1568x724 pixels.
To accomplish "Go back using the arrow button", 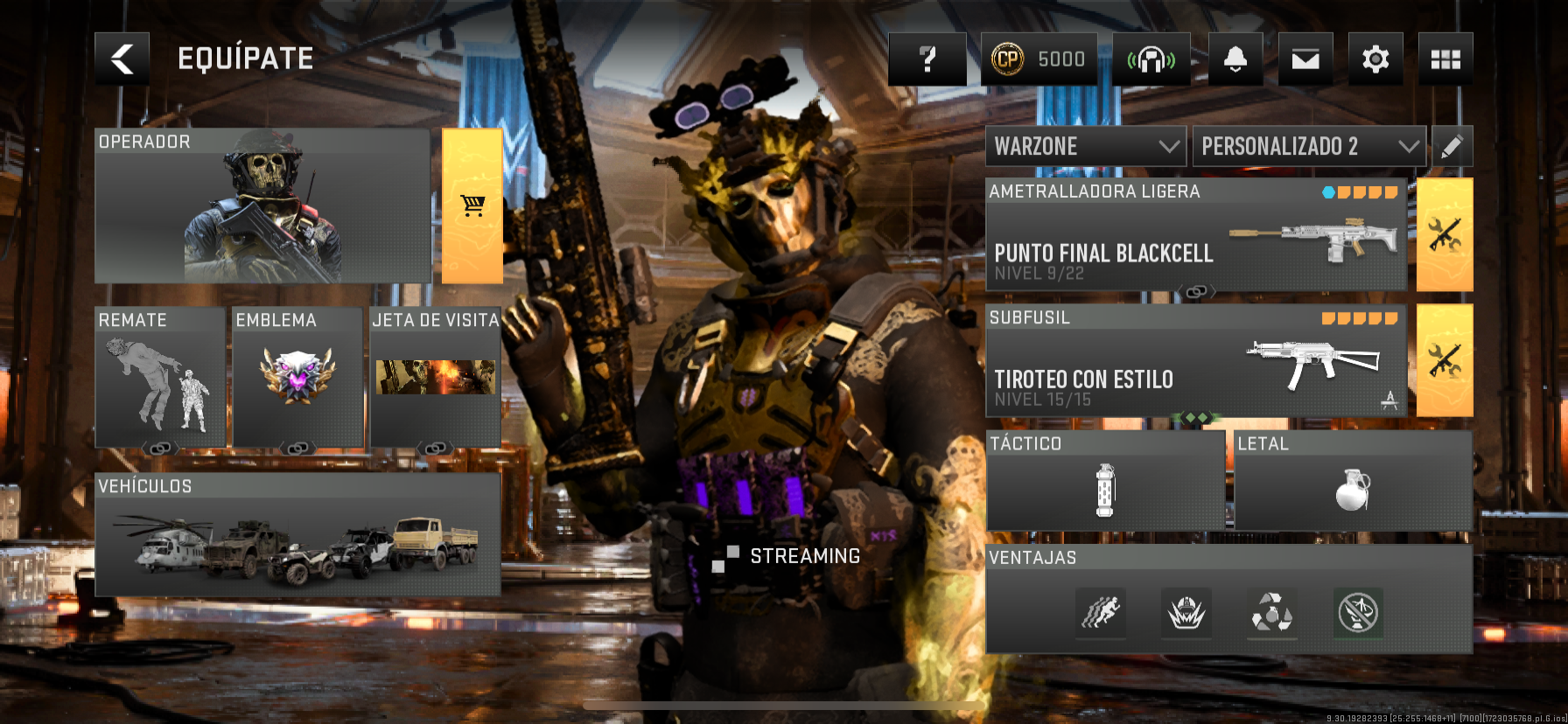I will [x=122, y=59].
